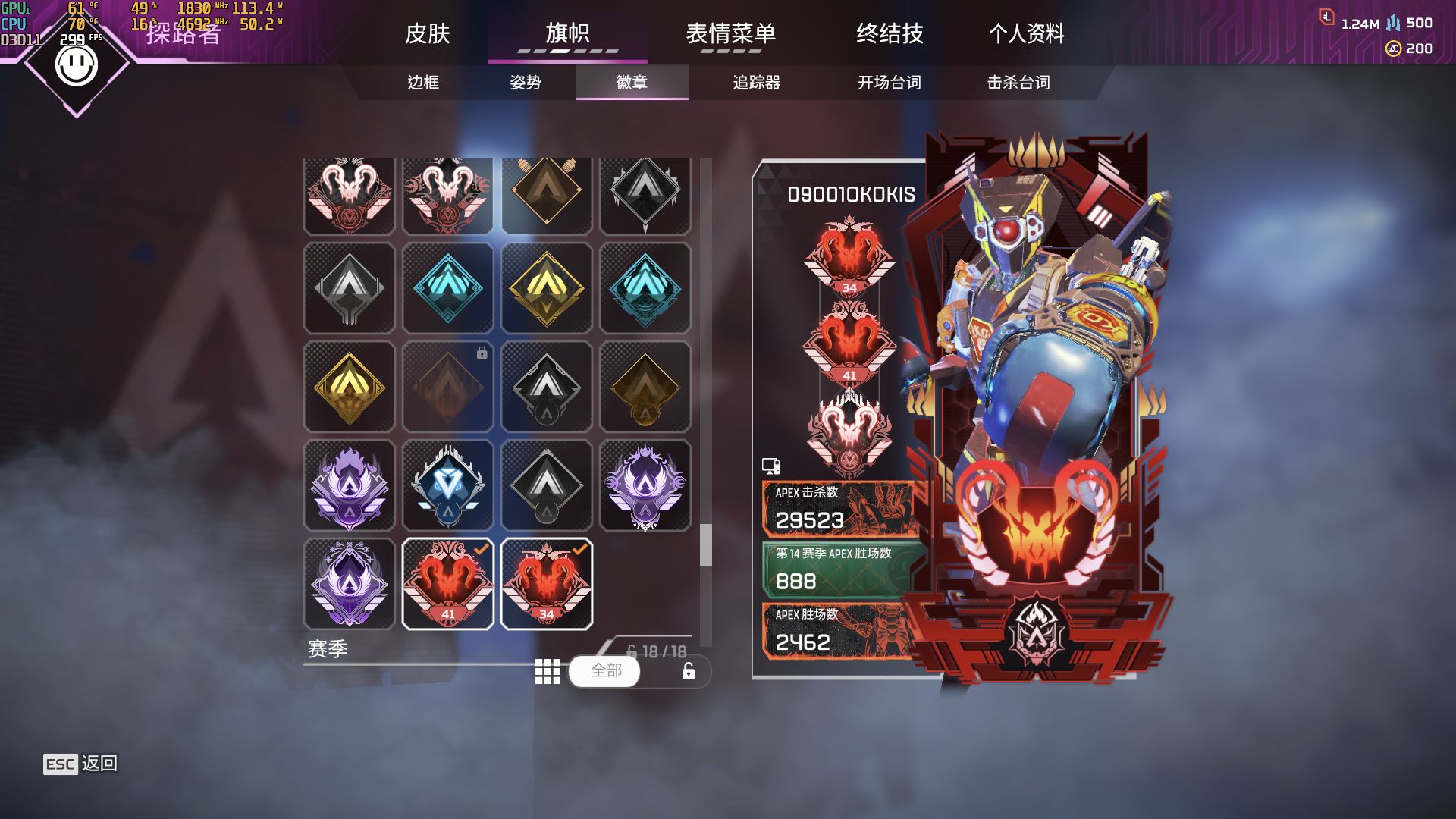
Task: Select the locked badge with lock icon
Action: coord(447,387)
